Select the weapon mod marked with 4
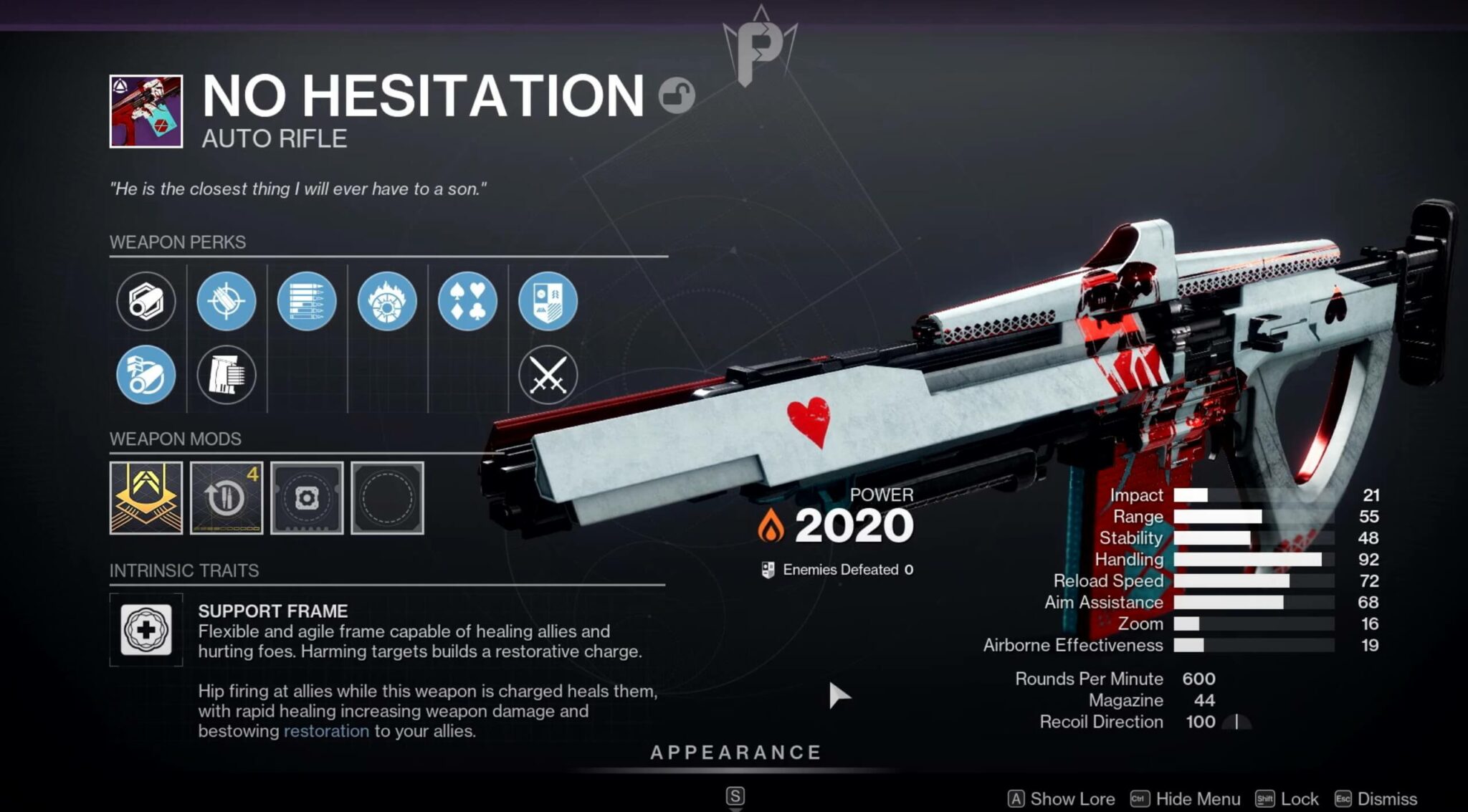This screenshot has width=1468, height=812. [x=226, y=497]
